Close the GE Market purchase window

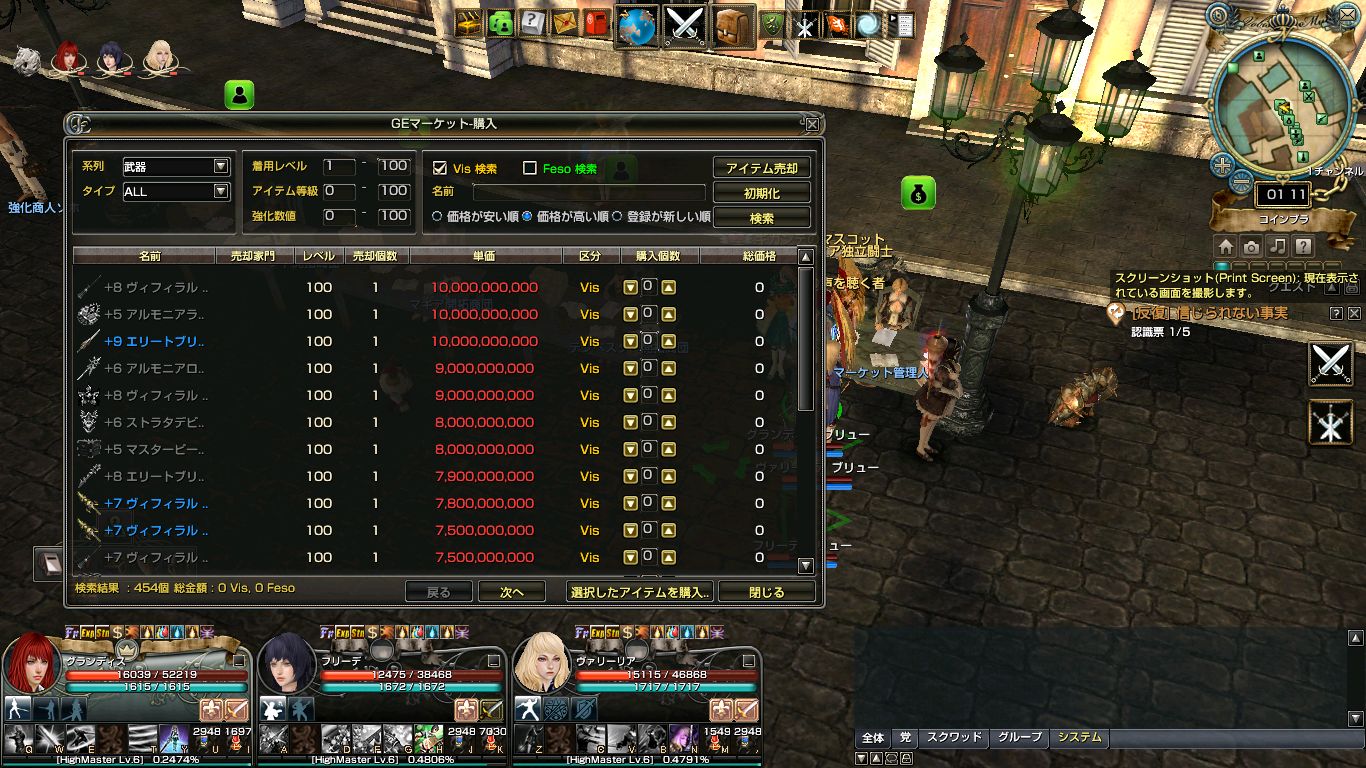(812, 124)
